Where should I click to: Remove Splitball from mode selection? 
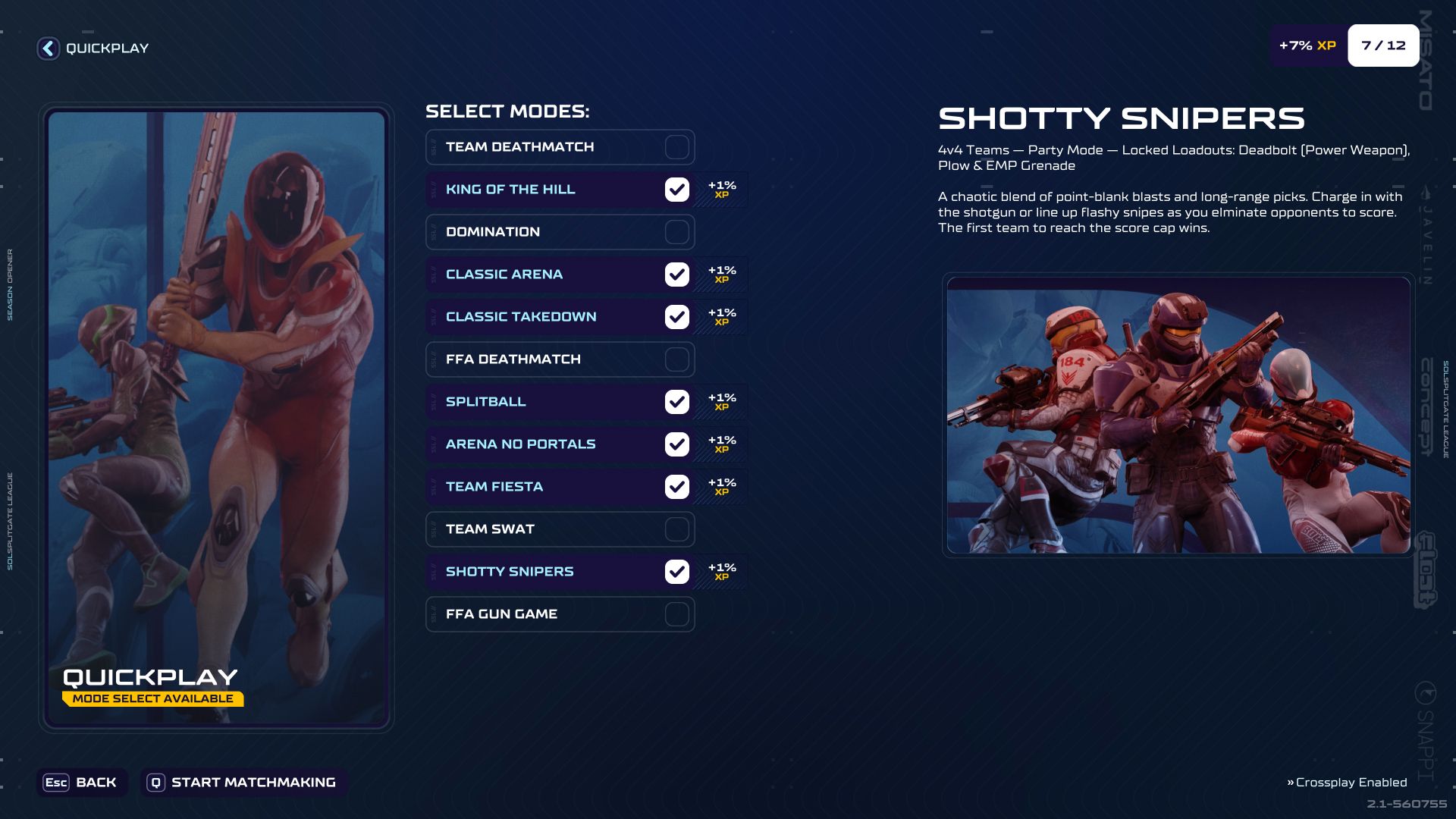click(676, 402)
